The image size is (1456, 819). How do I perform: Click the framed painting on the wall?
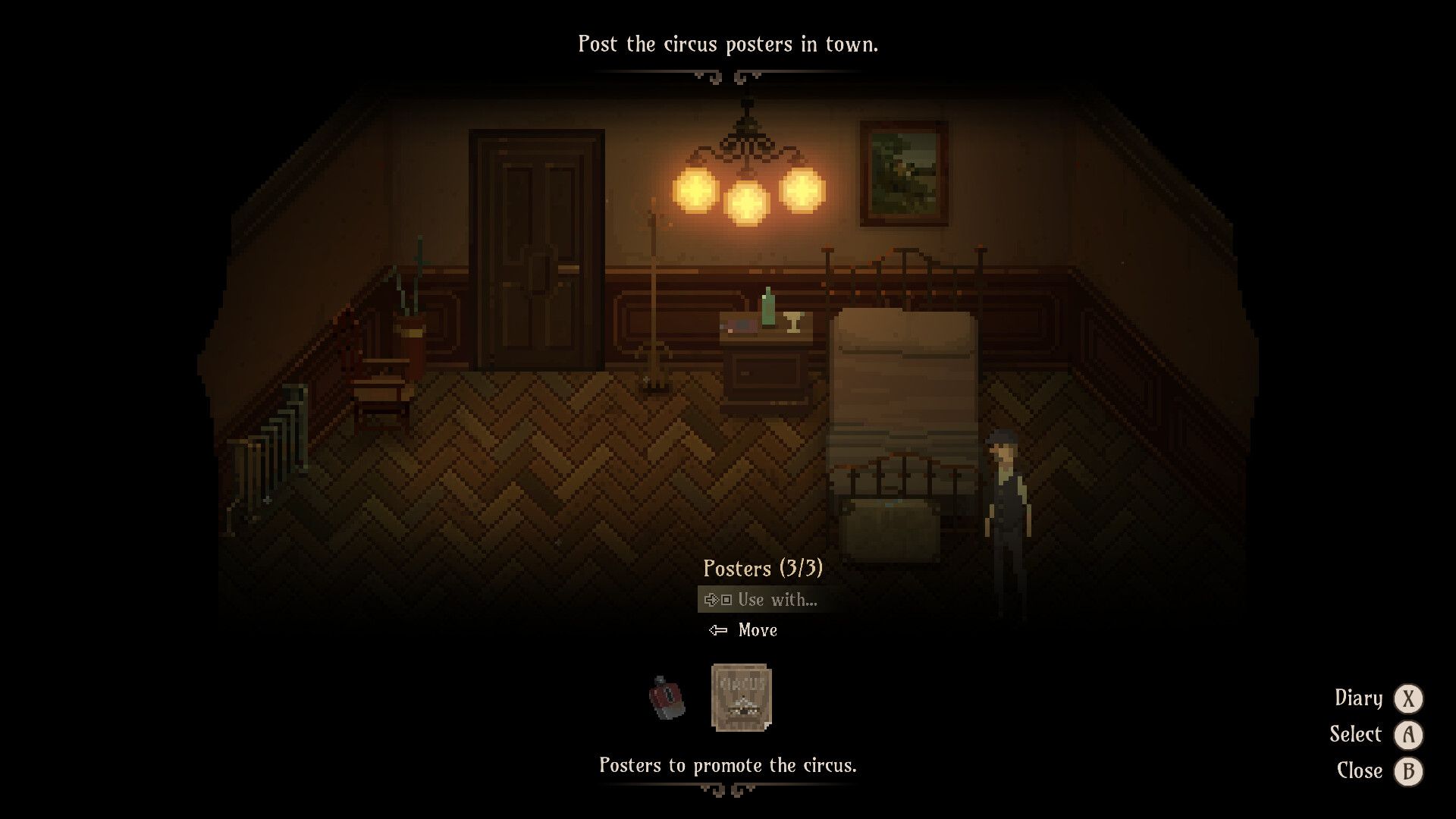click(905, 174)
